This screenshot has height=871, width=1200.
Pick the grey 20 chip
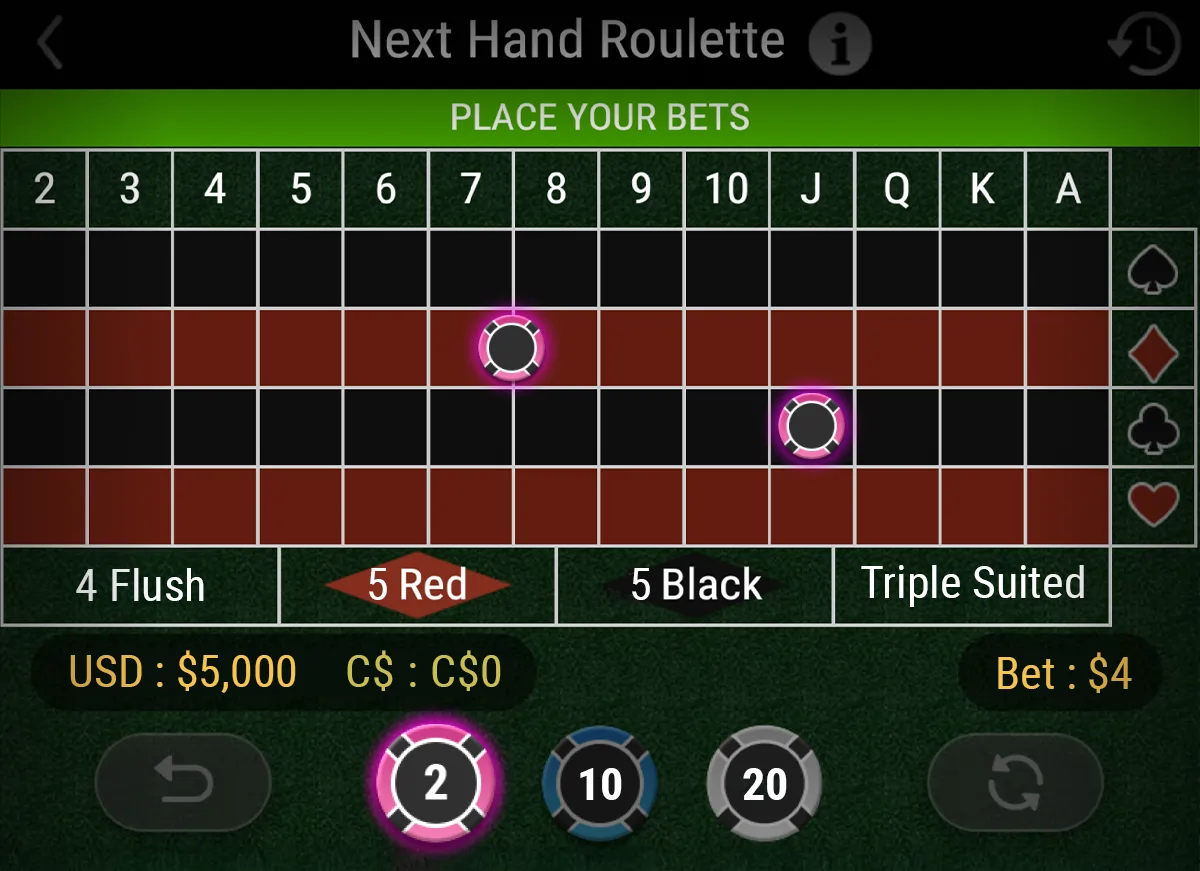(x=764, y=784)
